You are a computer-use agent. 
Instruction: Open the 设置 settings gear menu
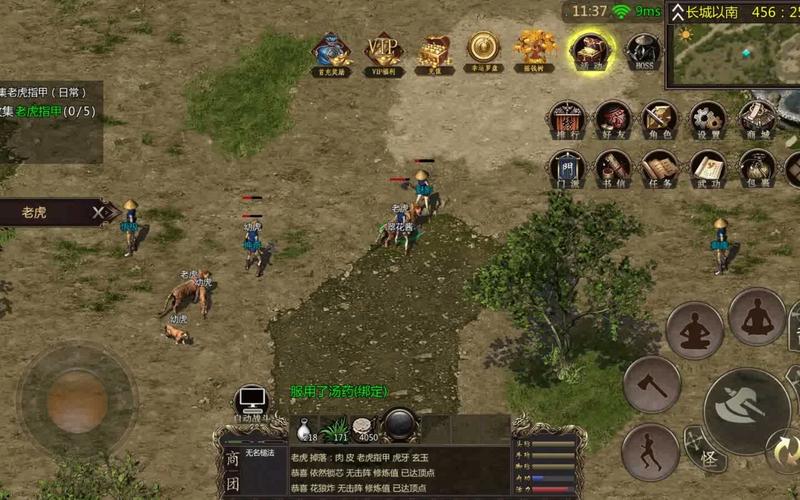click(708, 119)
